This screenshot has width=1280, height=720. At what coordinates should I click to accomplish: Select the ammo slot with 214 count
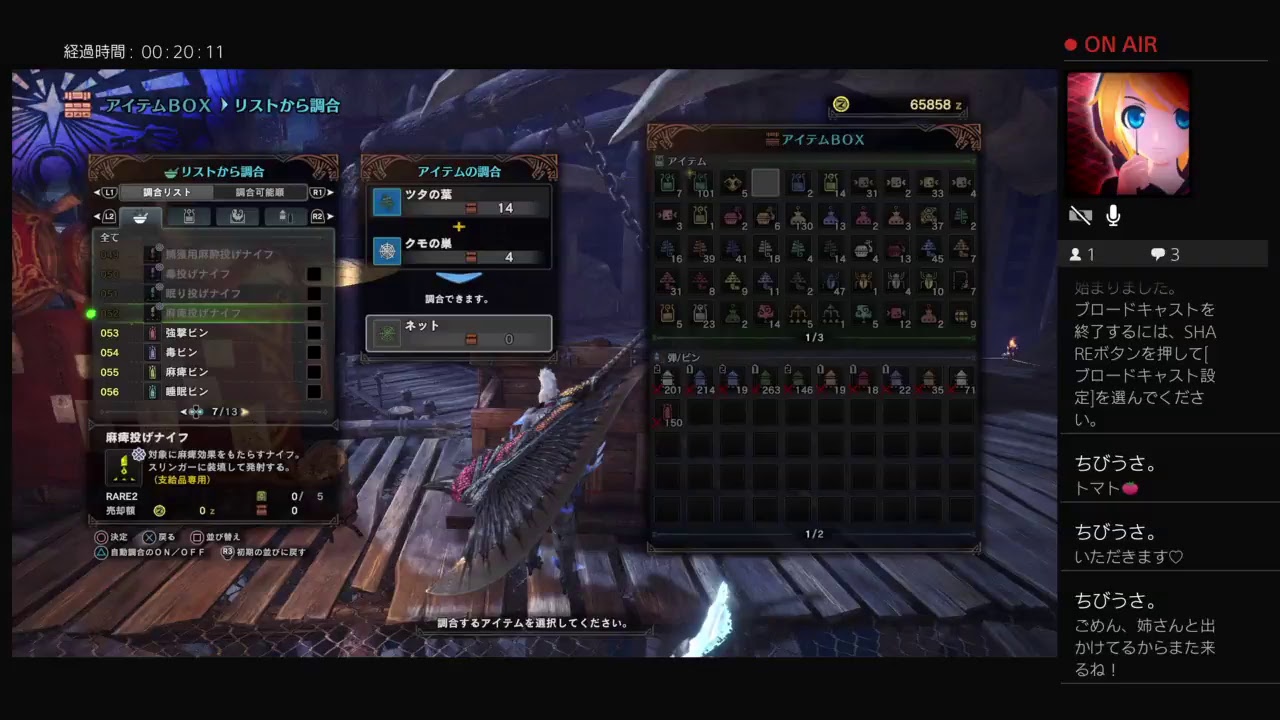pos(700,380)
